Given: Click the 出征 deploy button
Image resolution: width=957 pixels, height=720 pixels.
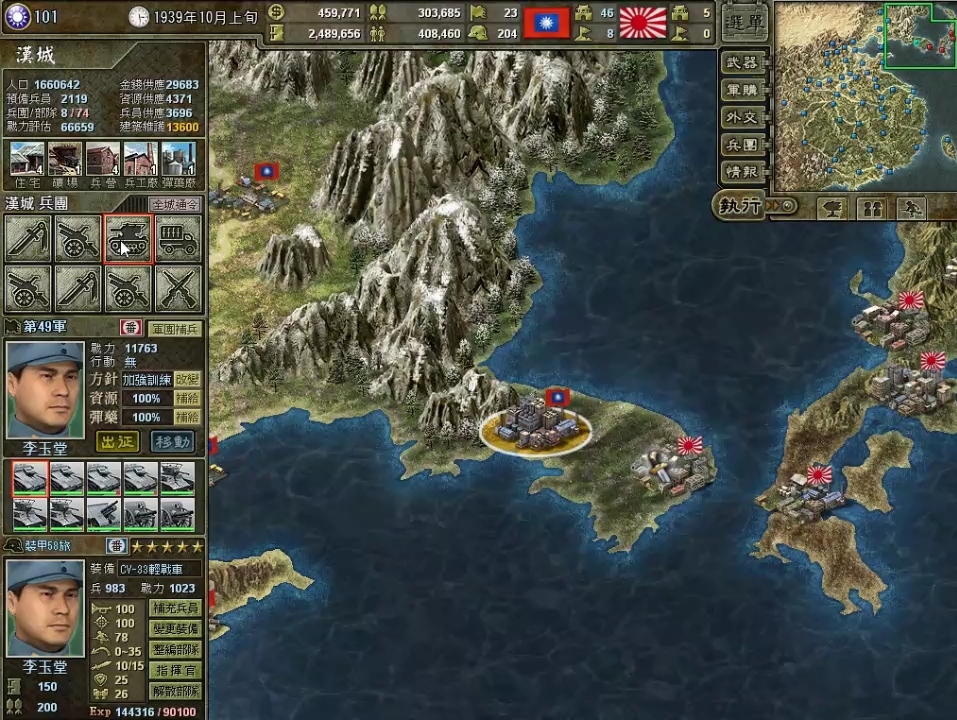Looking at the screenshot, I should click(118, 441).
